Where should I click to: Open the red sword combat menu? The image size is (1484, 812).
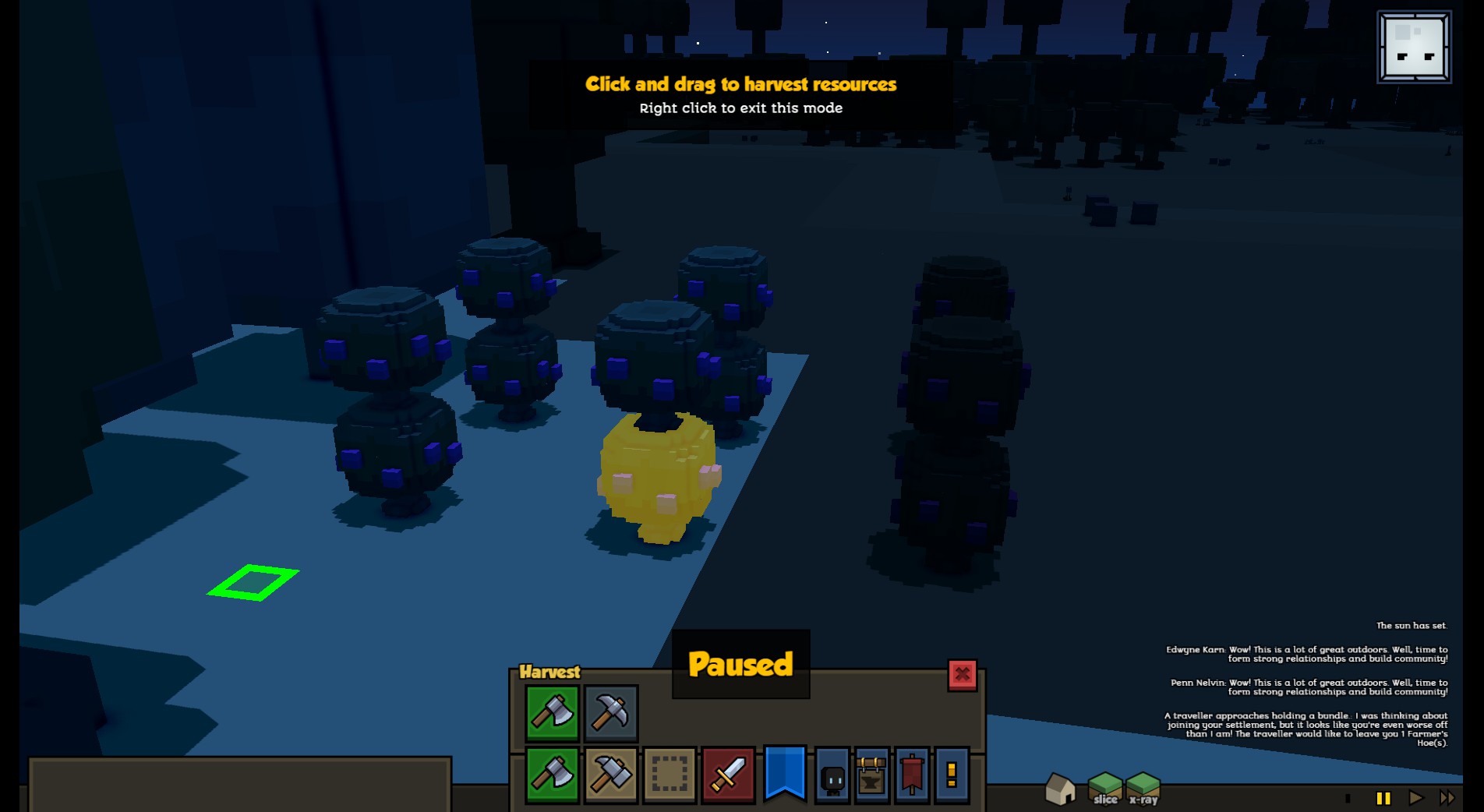[728, 775]
